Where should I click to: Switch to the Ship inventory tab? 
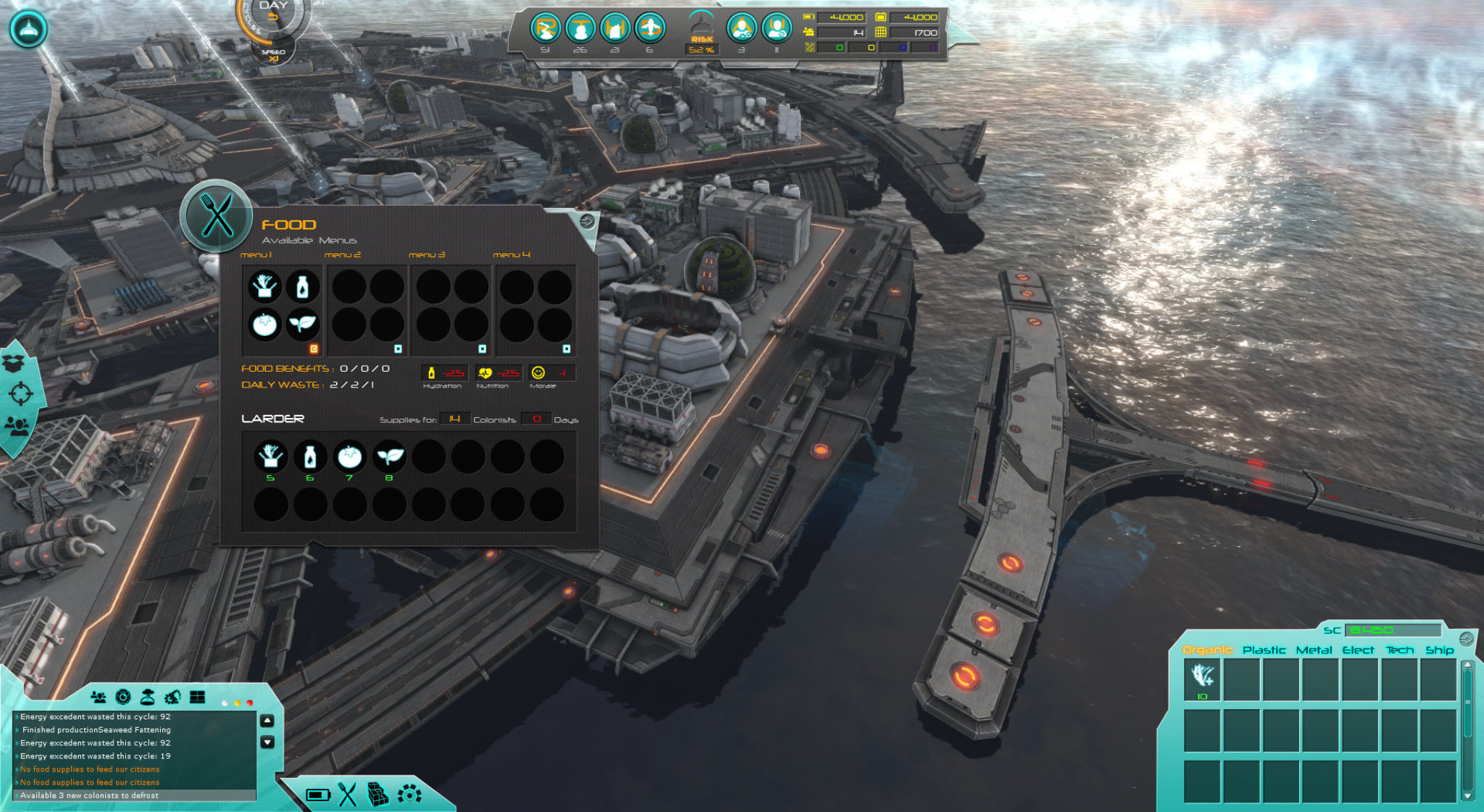click(1439, 650)
